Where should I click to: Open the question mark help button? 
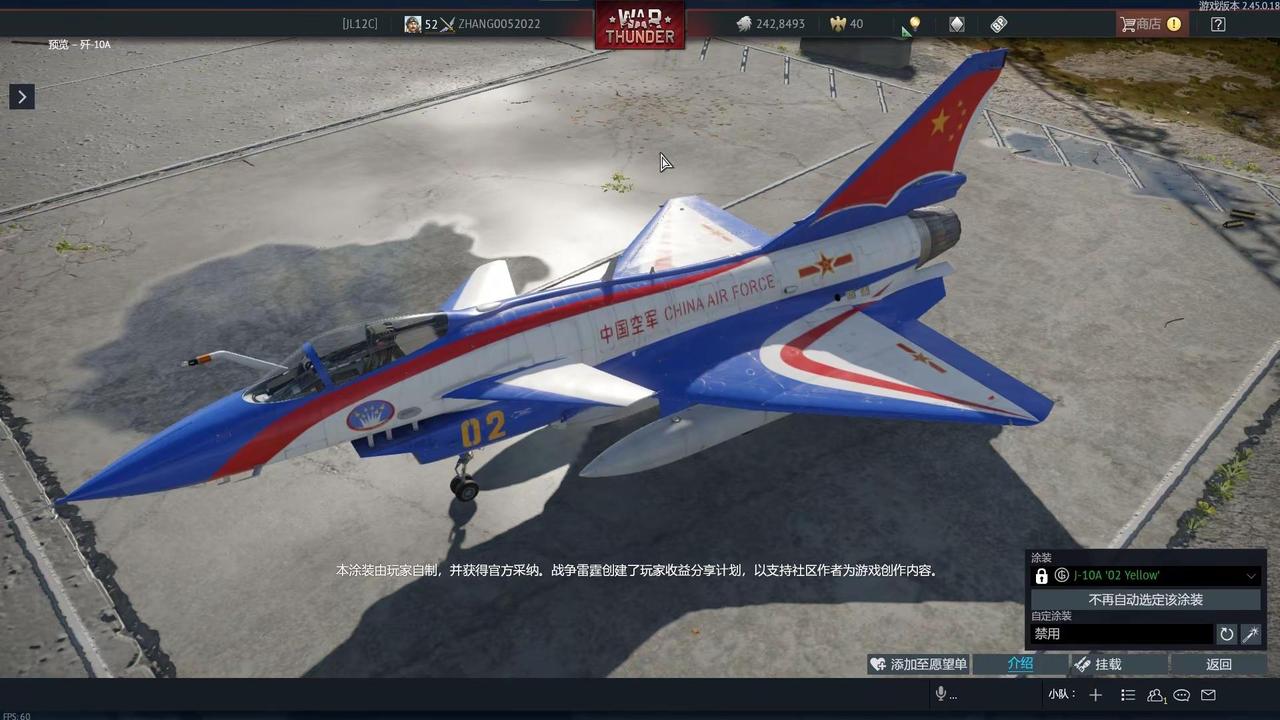coord(1218,24)
